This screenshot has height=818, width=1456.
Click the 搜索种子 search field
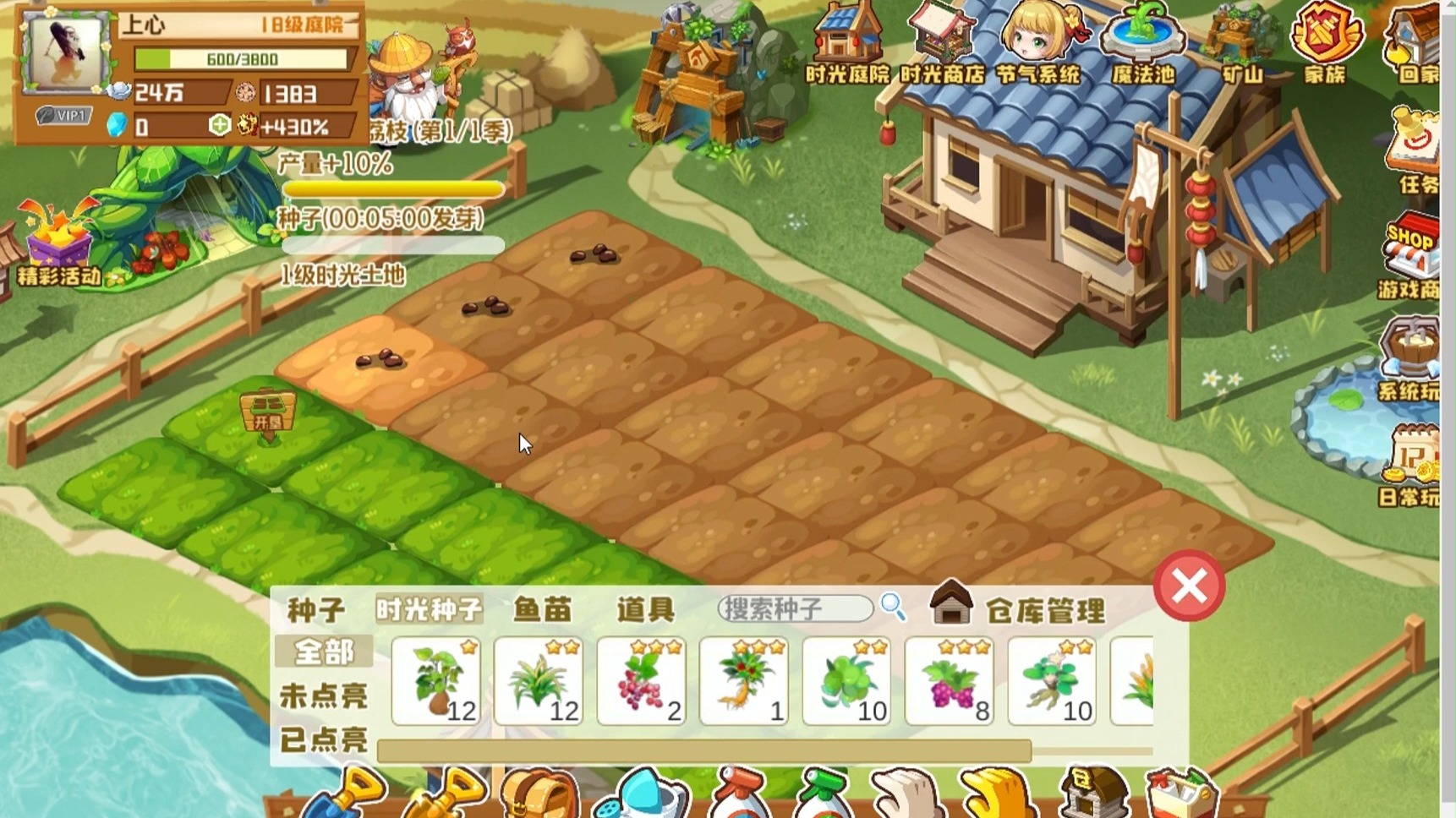795,608
